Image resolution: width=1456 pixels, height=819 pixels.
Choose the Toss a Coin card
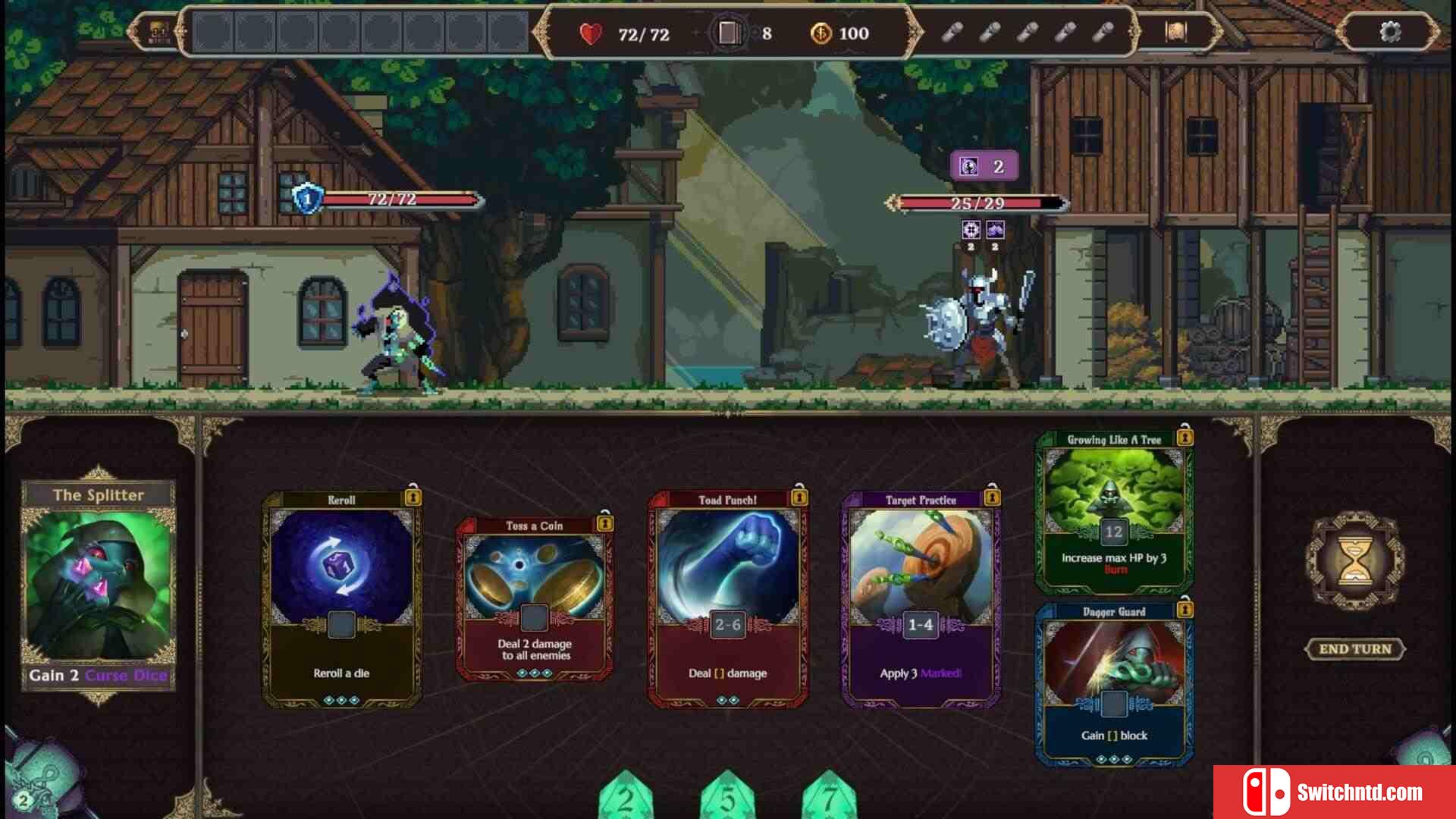(535, 599)
